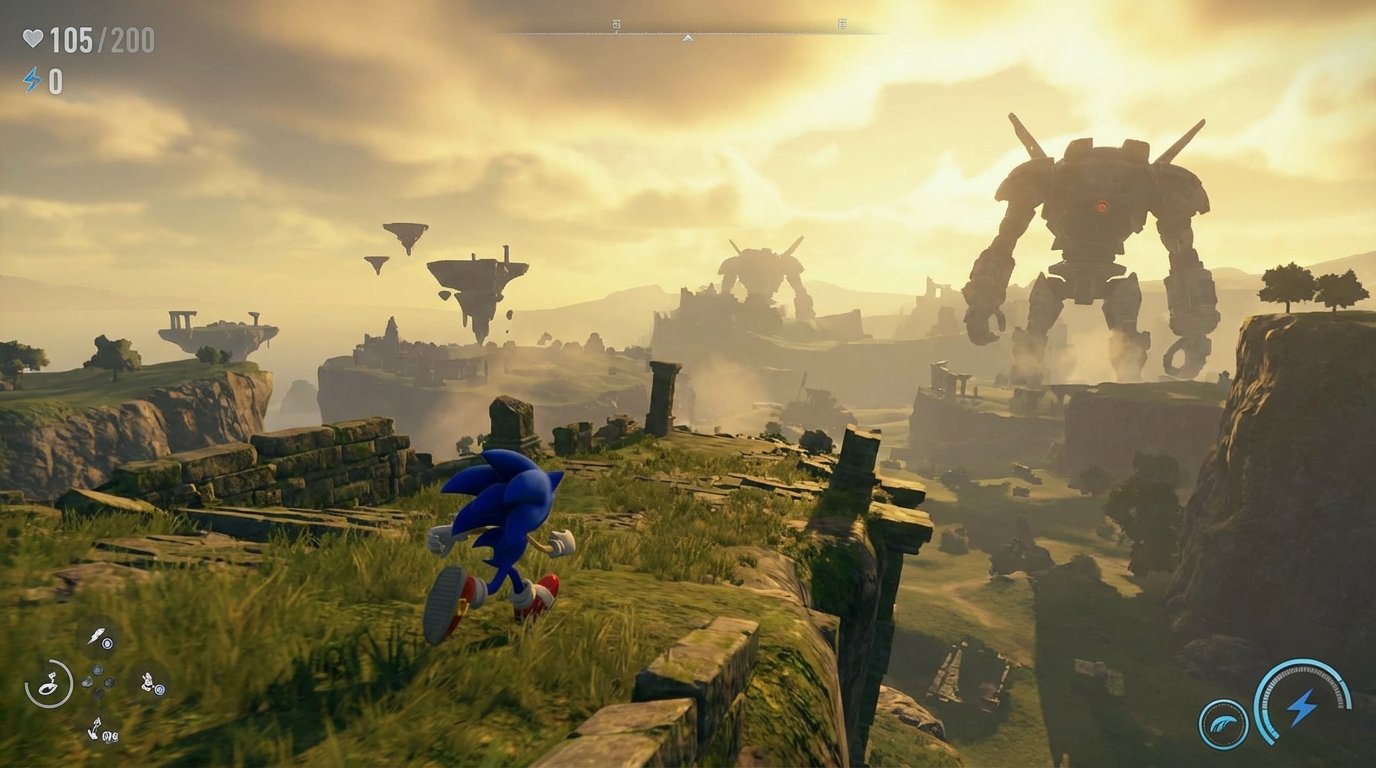The width and height of the screenshot is (1376, 768).
Task: Open the left compass tick marker near the G icon
Action: coord(617,32)
